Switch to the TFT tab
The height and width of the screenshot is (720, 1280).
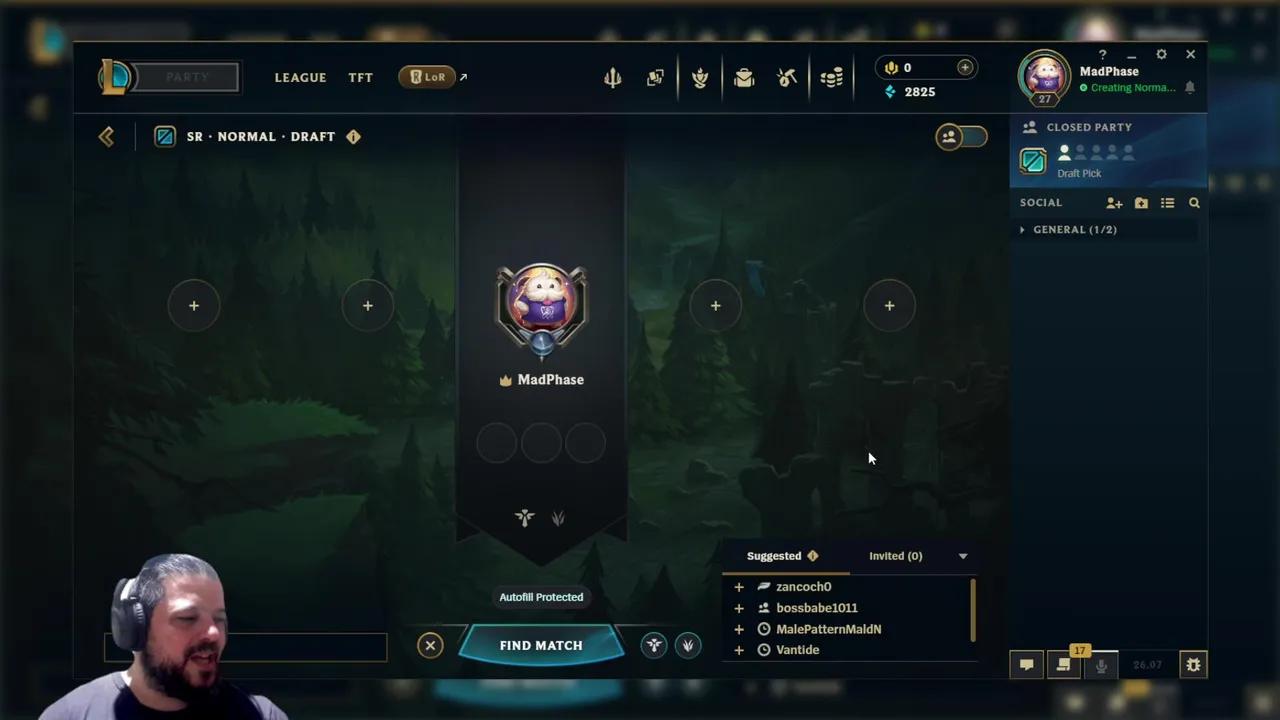[x=360, y=77]
